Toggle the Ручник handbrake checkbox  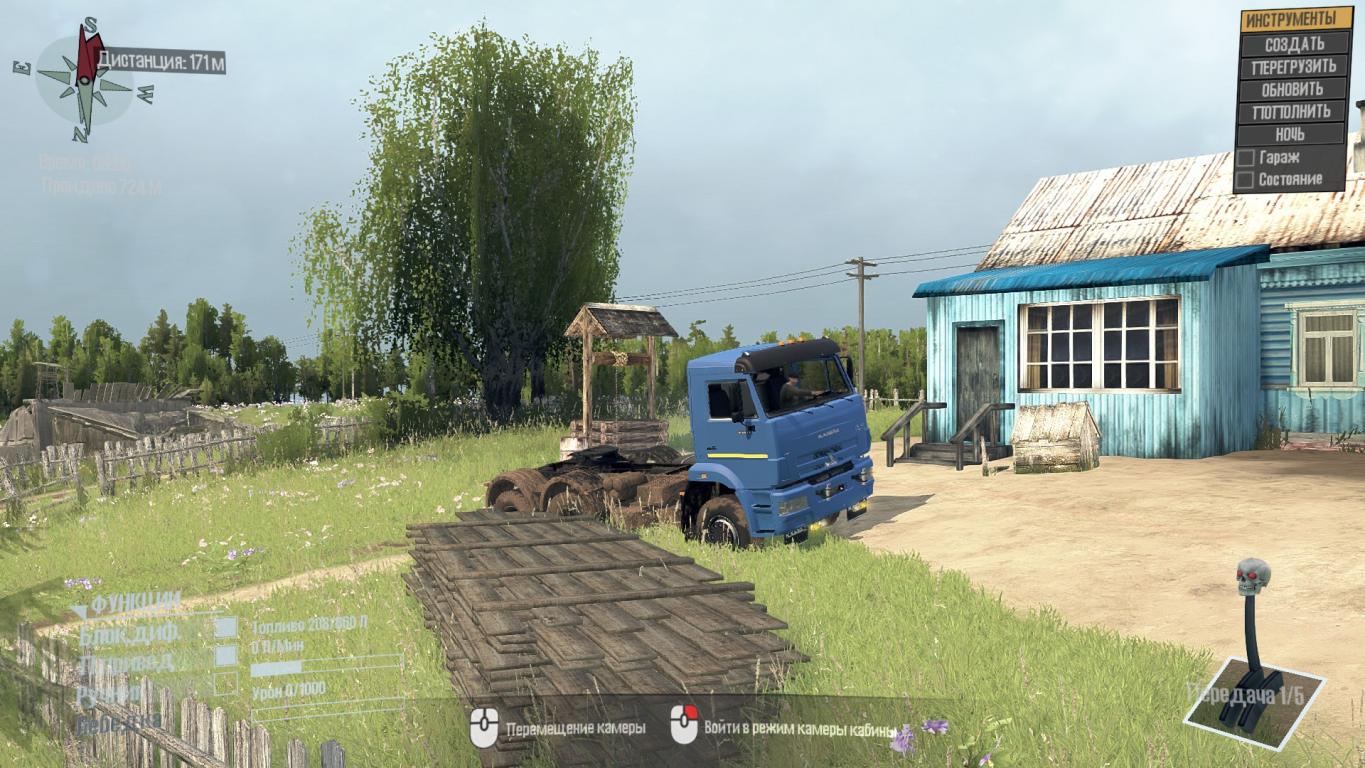(x=226, y=684)
